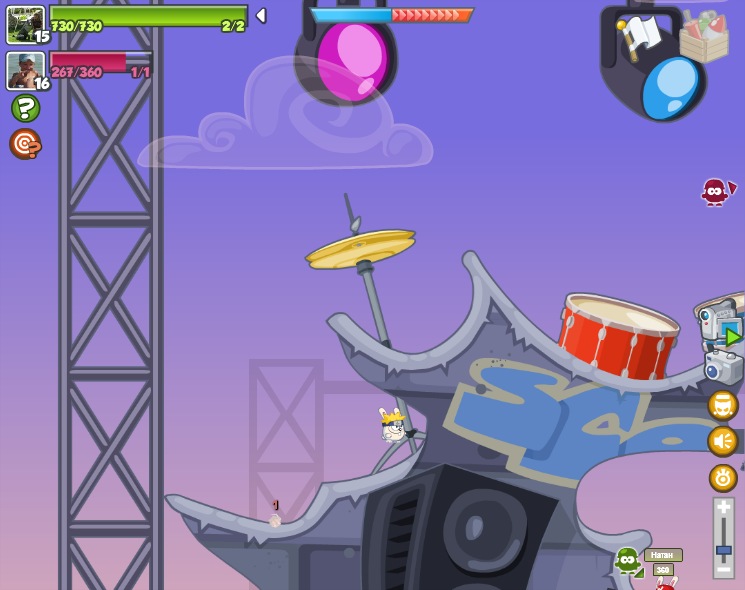Zoom in with the plus button

pyautogui.click(x=723, y=508)
